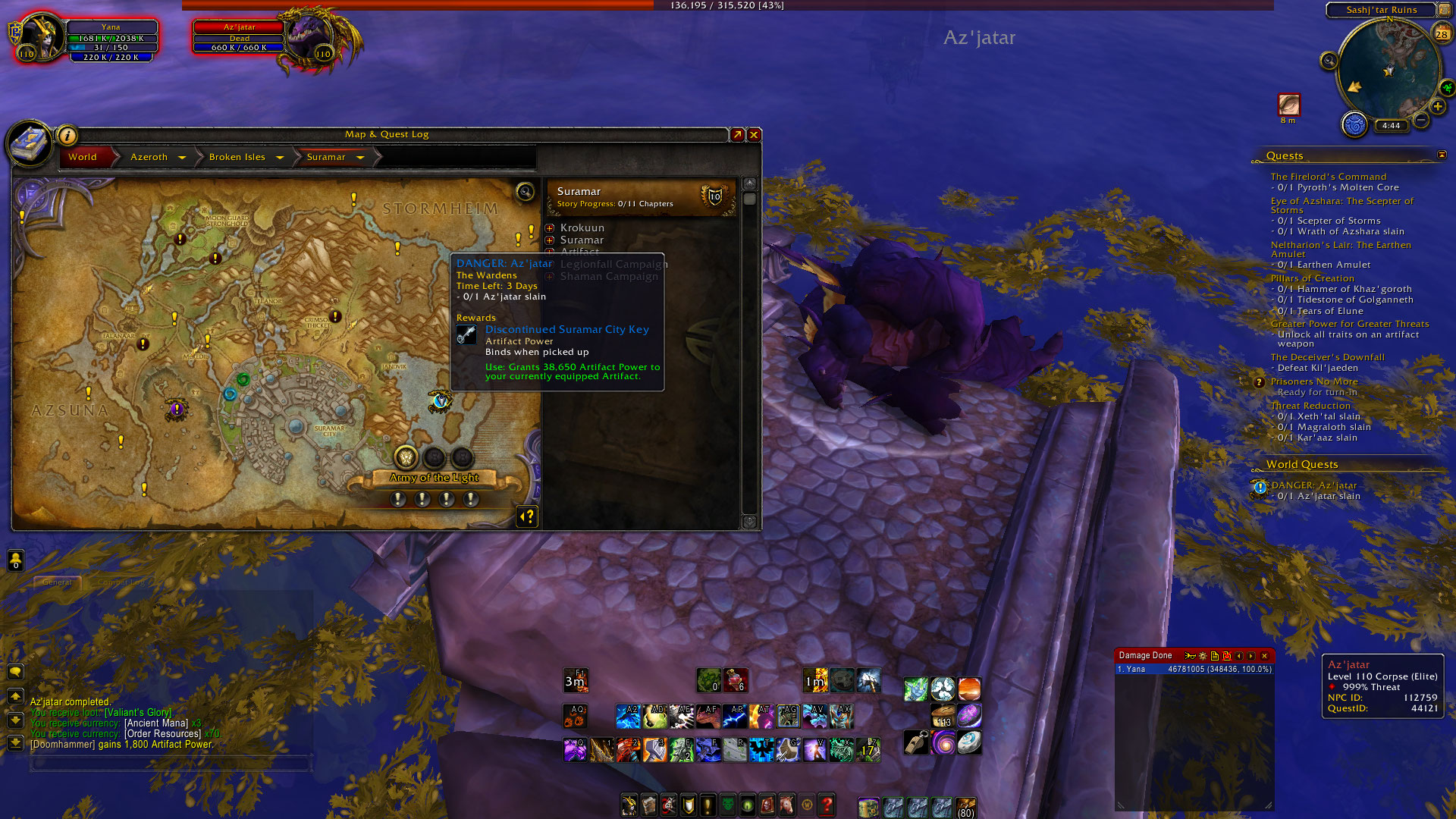The width and height of the screenshot is (1456, 819).
Task: Zoom out the minimap
Action: pos(1421,121)
